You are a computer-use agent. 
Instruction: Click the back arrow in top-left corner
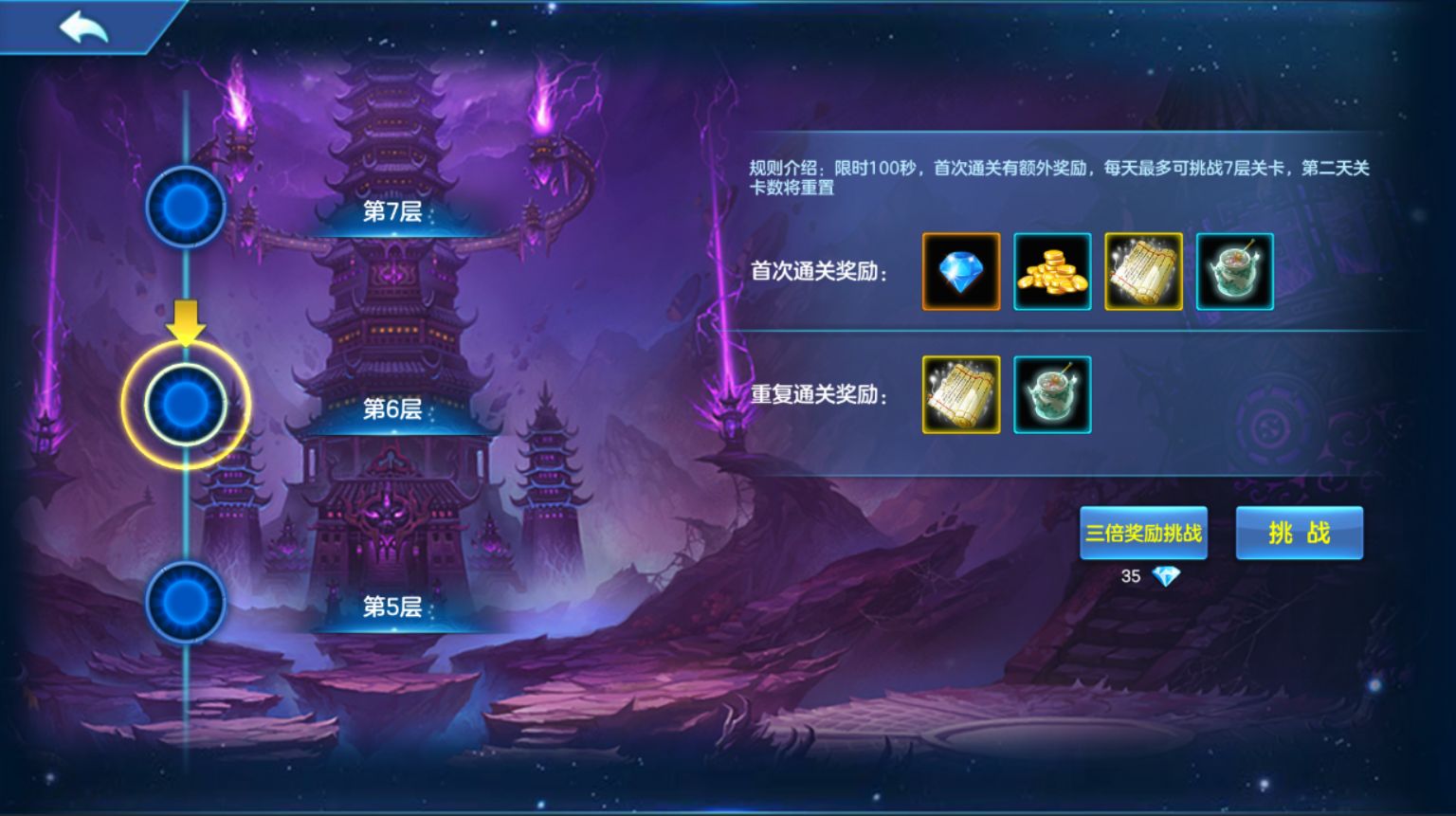click(x=83, y=26)
